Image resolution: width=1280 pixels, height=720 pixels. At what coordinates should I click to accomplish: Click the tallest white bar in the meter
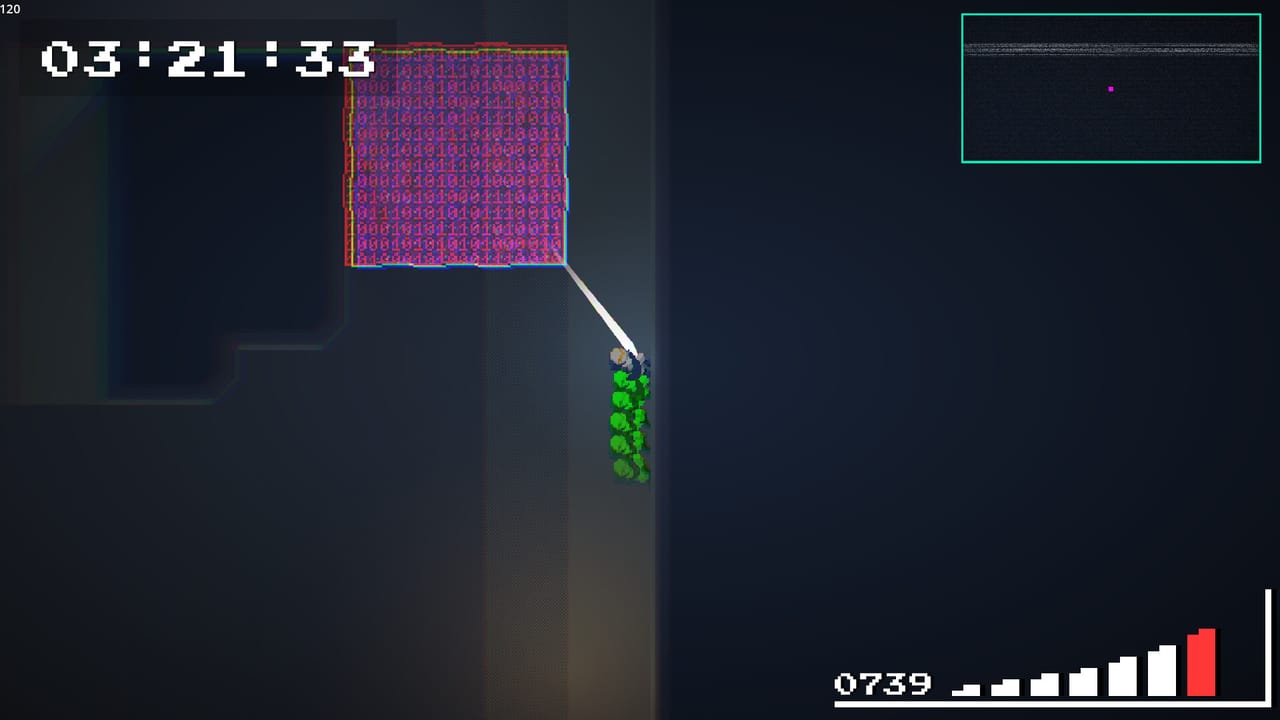pyautogui.click(x=1162, y=670)
